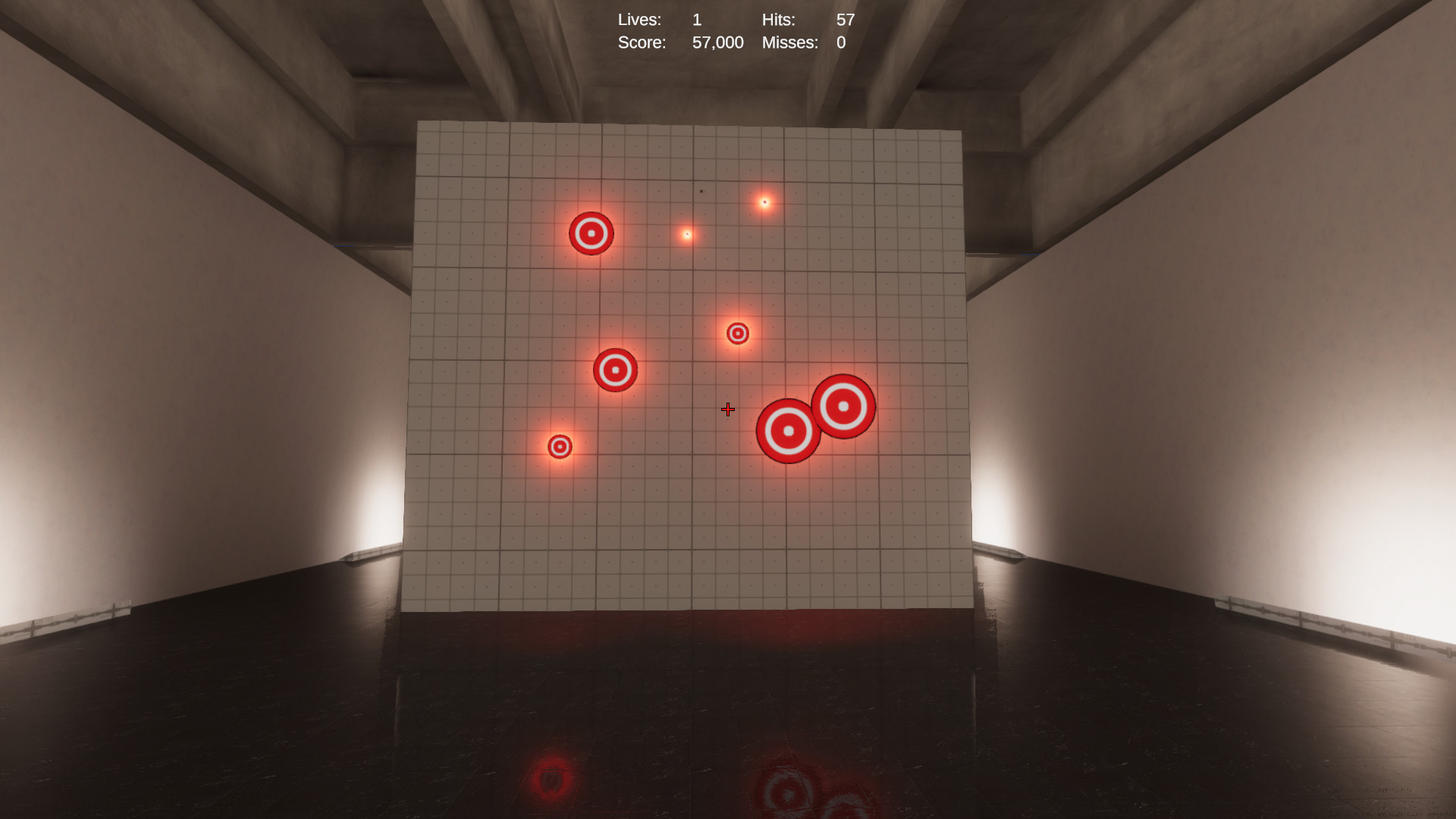Screen dimensions: 1456x819
Task: Click the red crosshair at screen center
Action: click(x=727, y=409)
